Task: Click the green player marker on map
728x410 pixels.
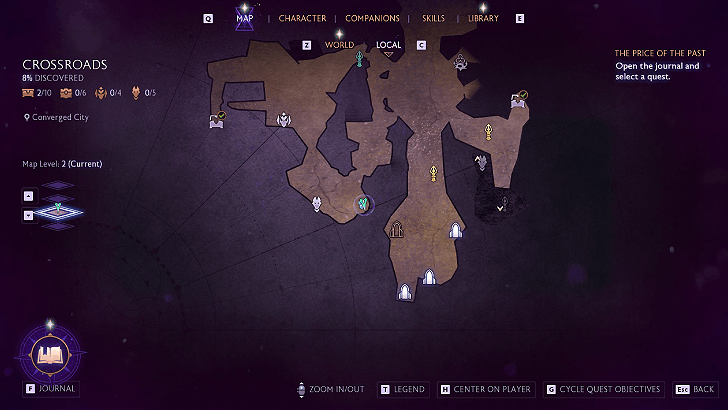Action: tap(365, 204)
